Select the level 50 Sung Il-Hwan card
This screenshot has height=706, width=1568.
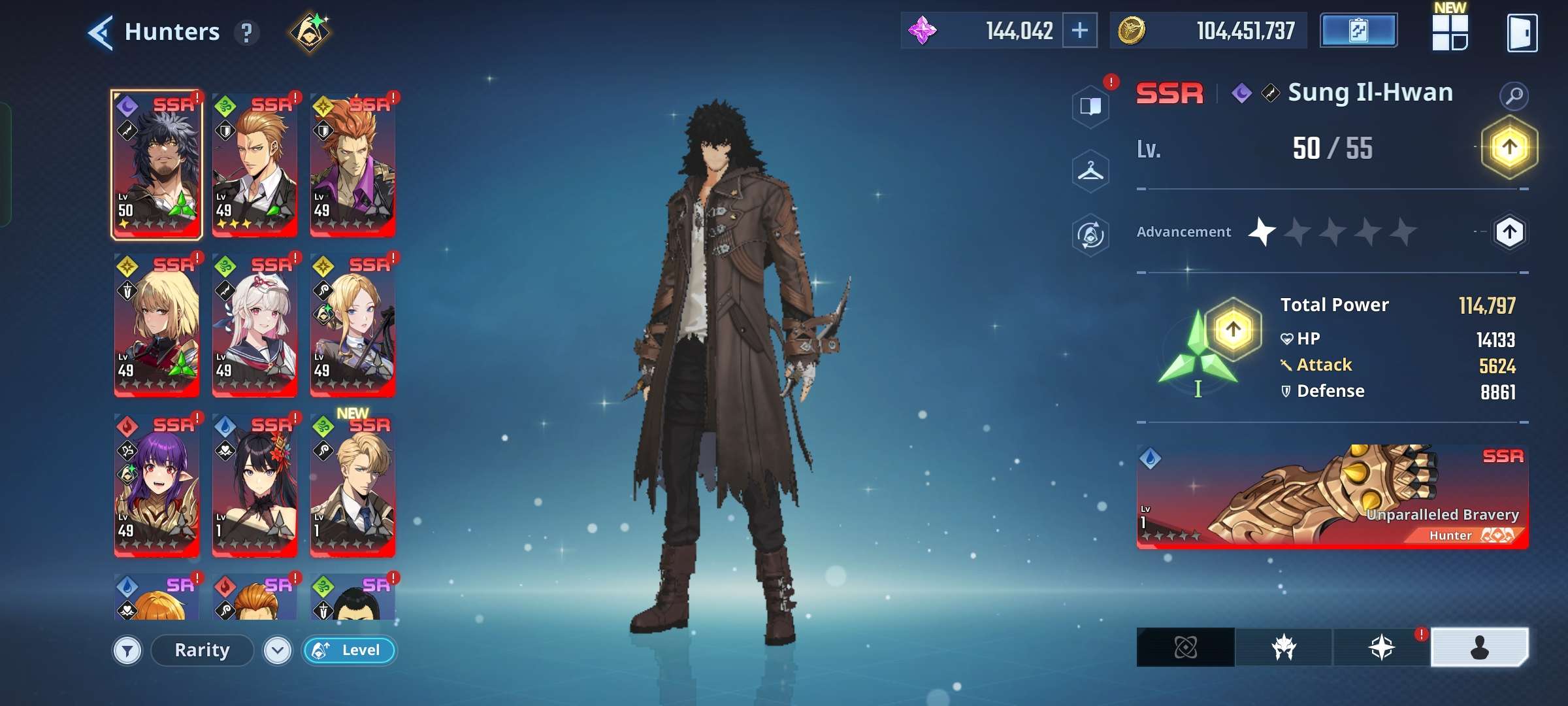point(157,164)
